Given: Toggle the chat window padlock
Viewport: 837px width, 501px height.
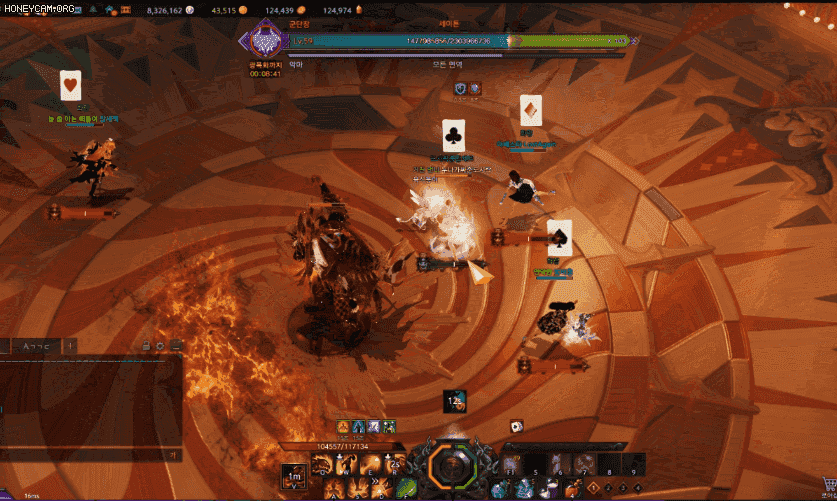Looking at the screenshot, I should tap(146, 346).
